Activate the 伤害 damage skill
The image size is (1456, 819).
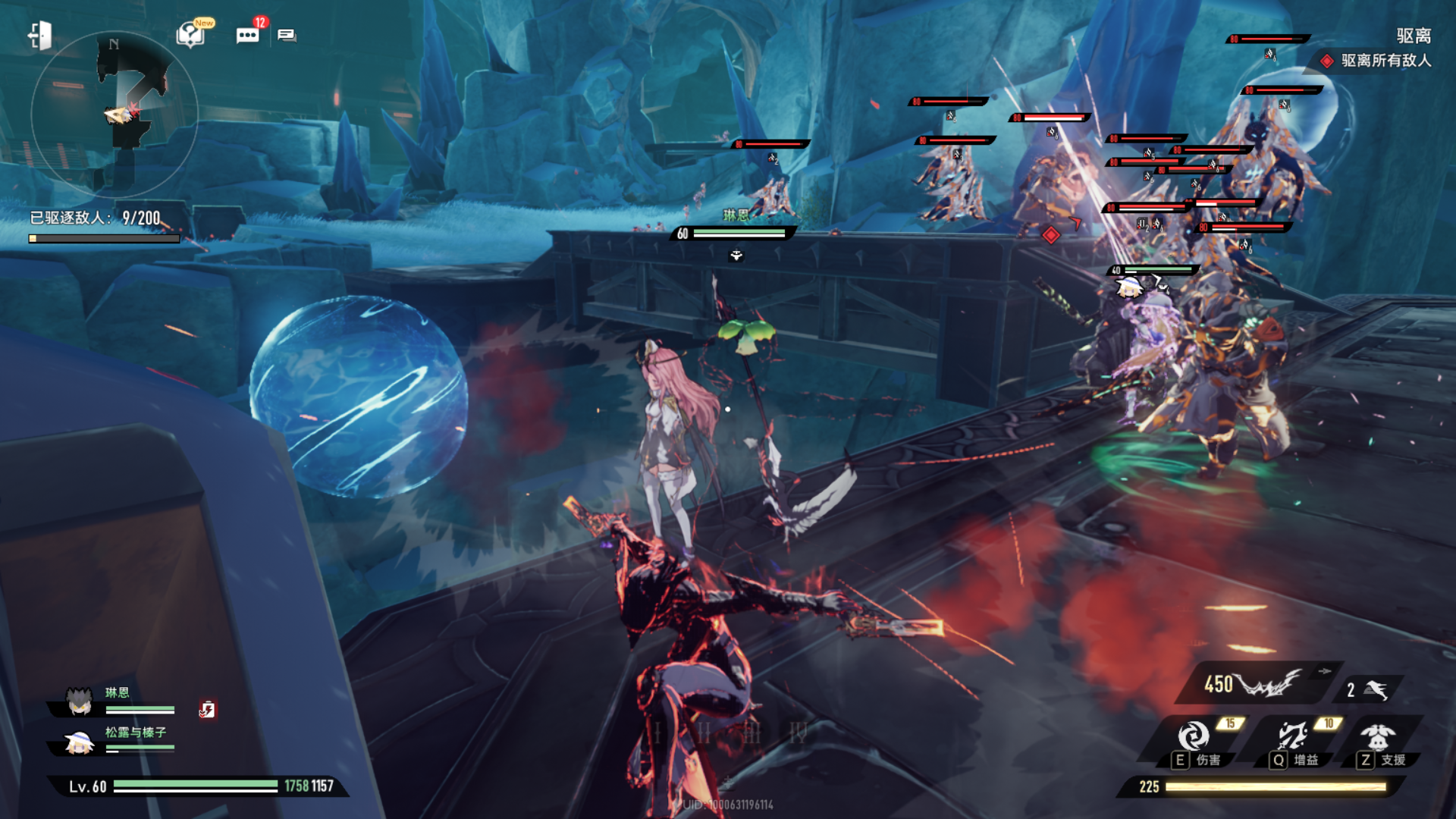[x=1194, y=737]
